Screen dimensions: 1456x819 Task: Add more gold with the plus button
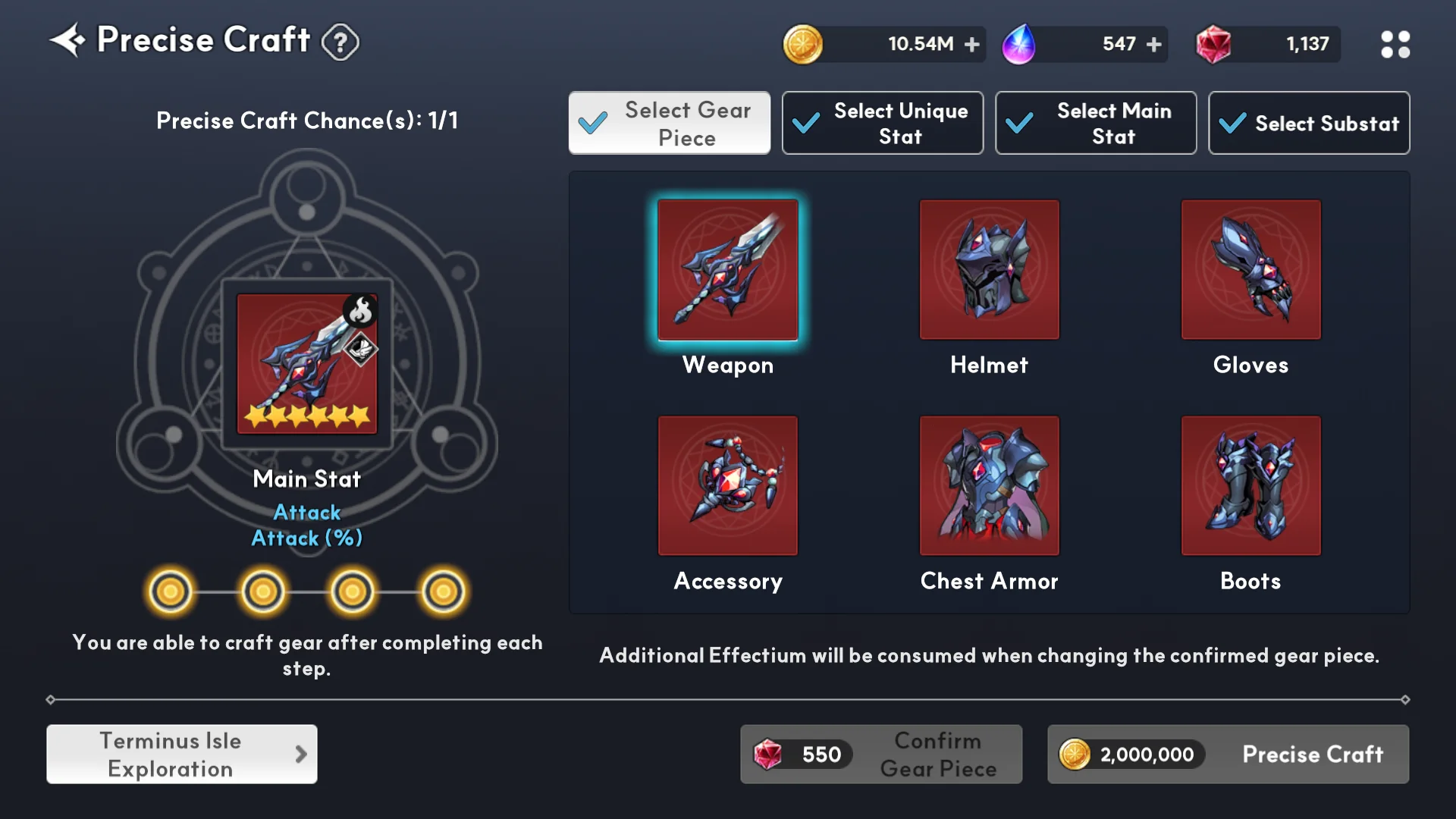point(971,45)
